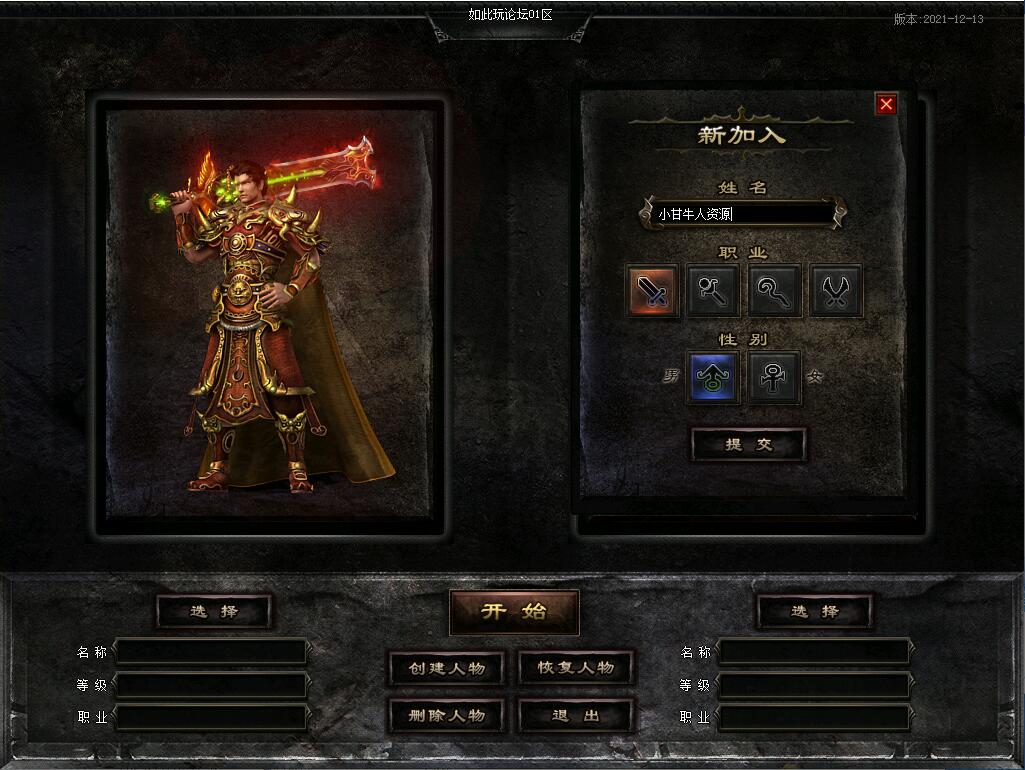The image size is (1025, 770).
Task: Click the 恢复人物 restore character button
Action: [576, 668]
